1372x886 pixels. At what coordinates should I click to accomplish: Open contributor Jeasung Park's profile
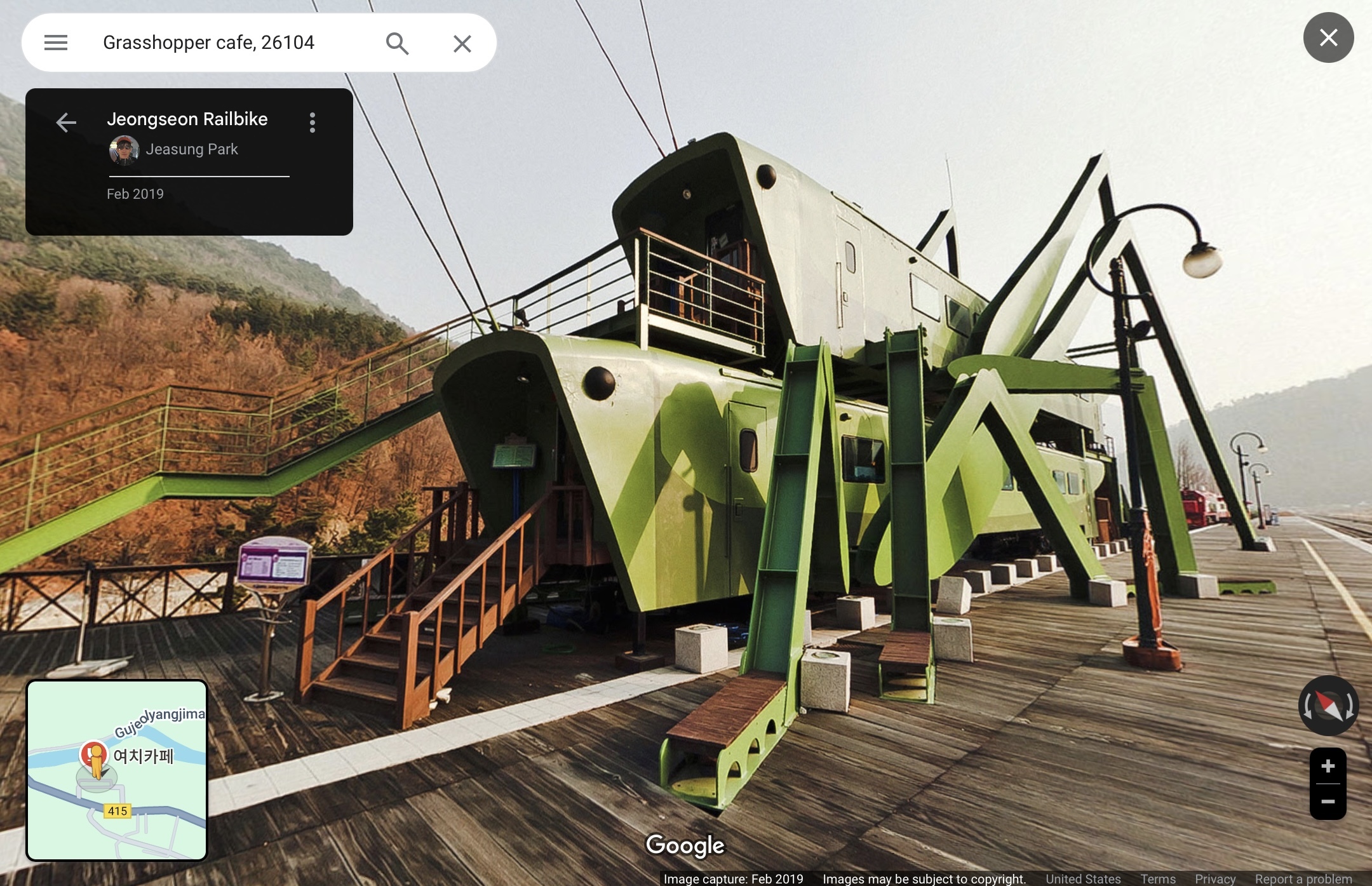tap(191, 149)
